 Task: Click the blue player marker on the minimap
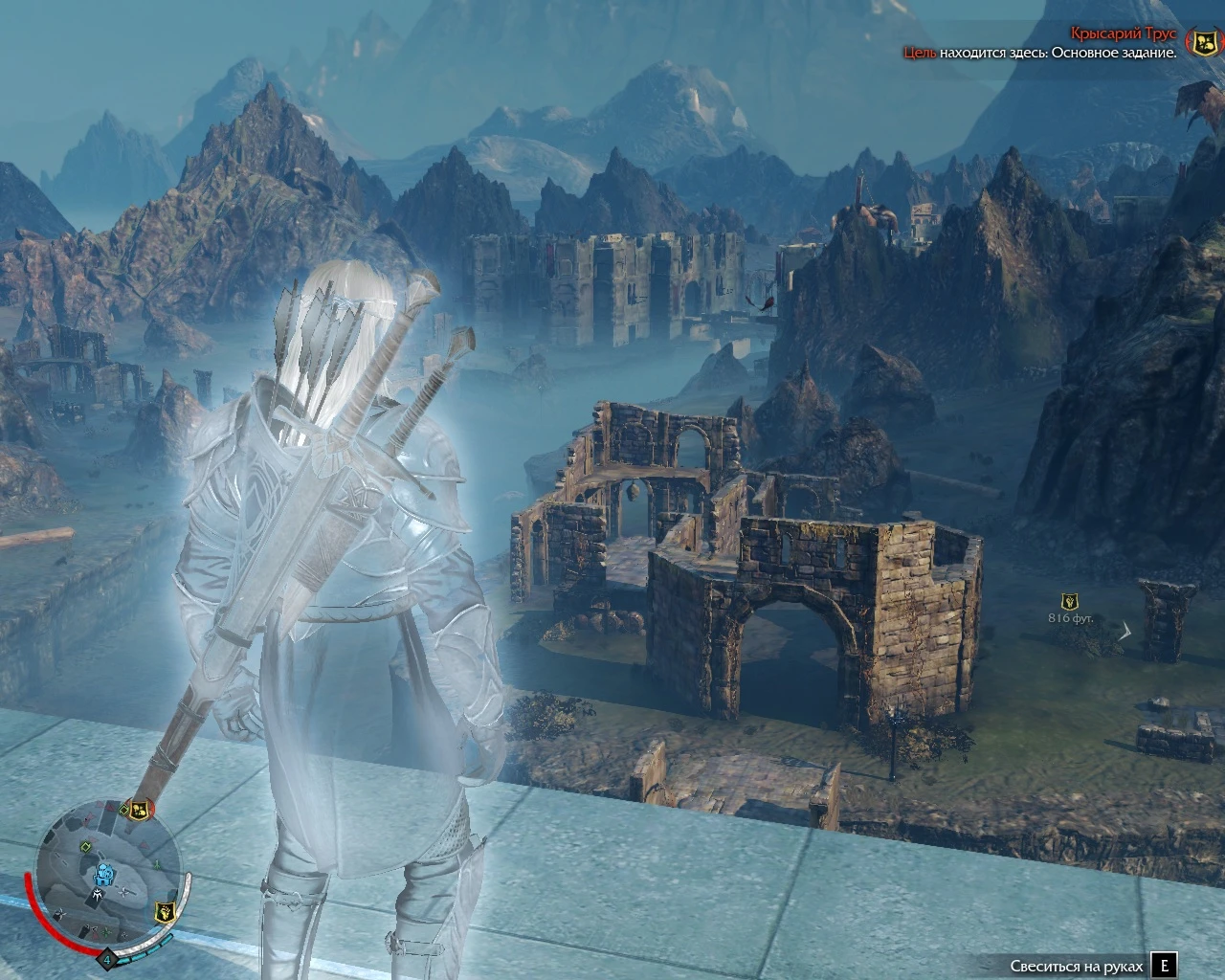point(105,877)
